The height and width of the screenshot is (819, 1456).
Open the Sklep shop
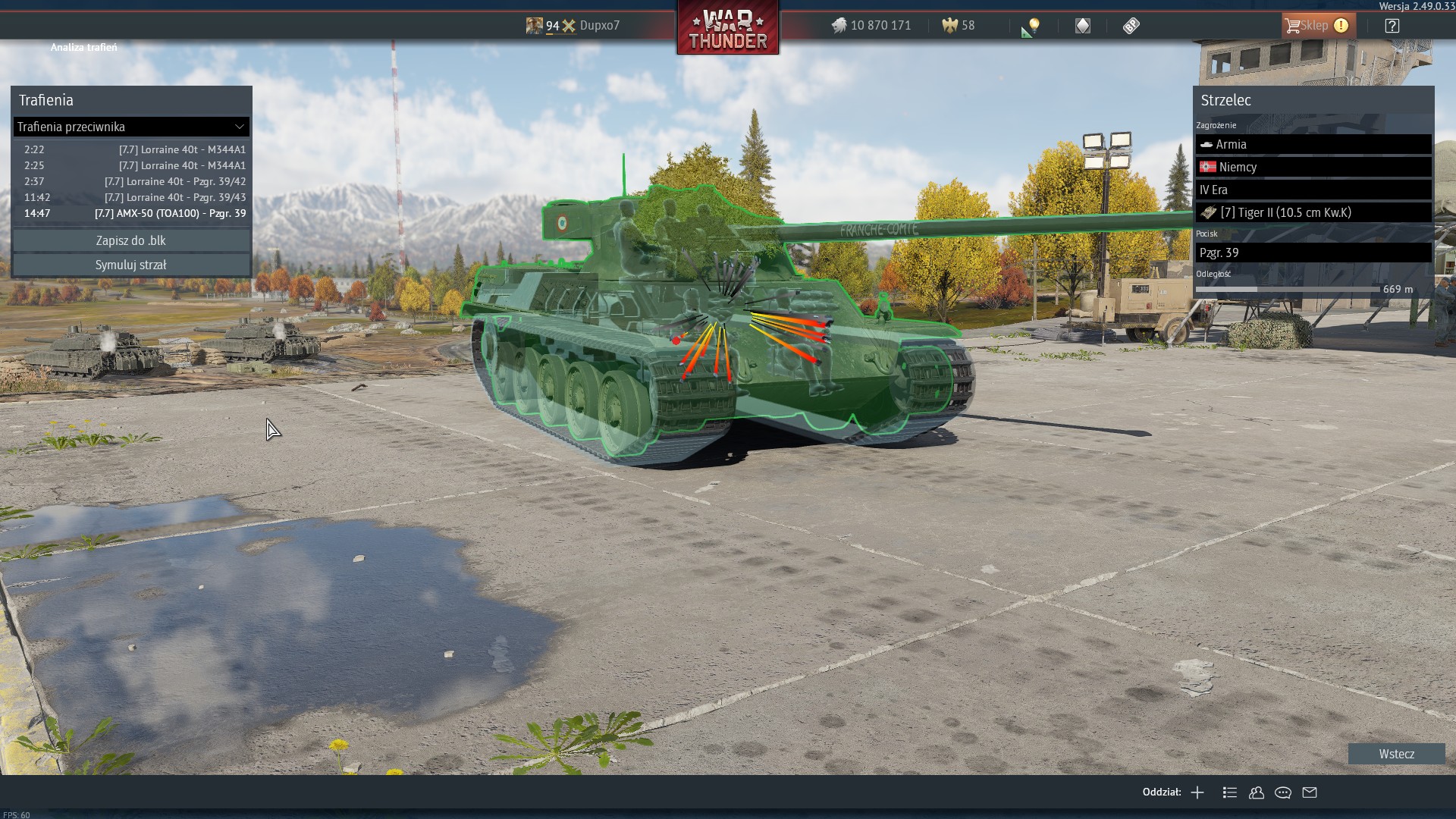coord(1317,26)
